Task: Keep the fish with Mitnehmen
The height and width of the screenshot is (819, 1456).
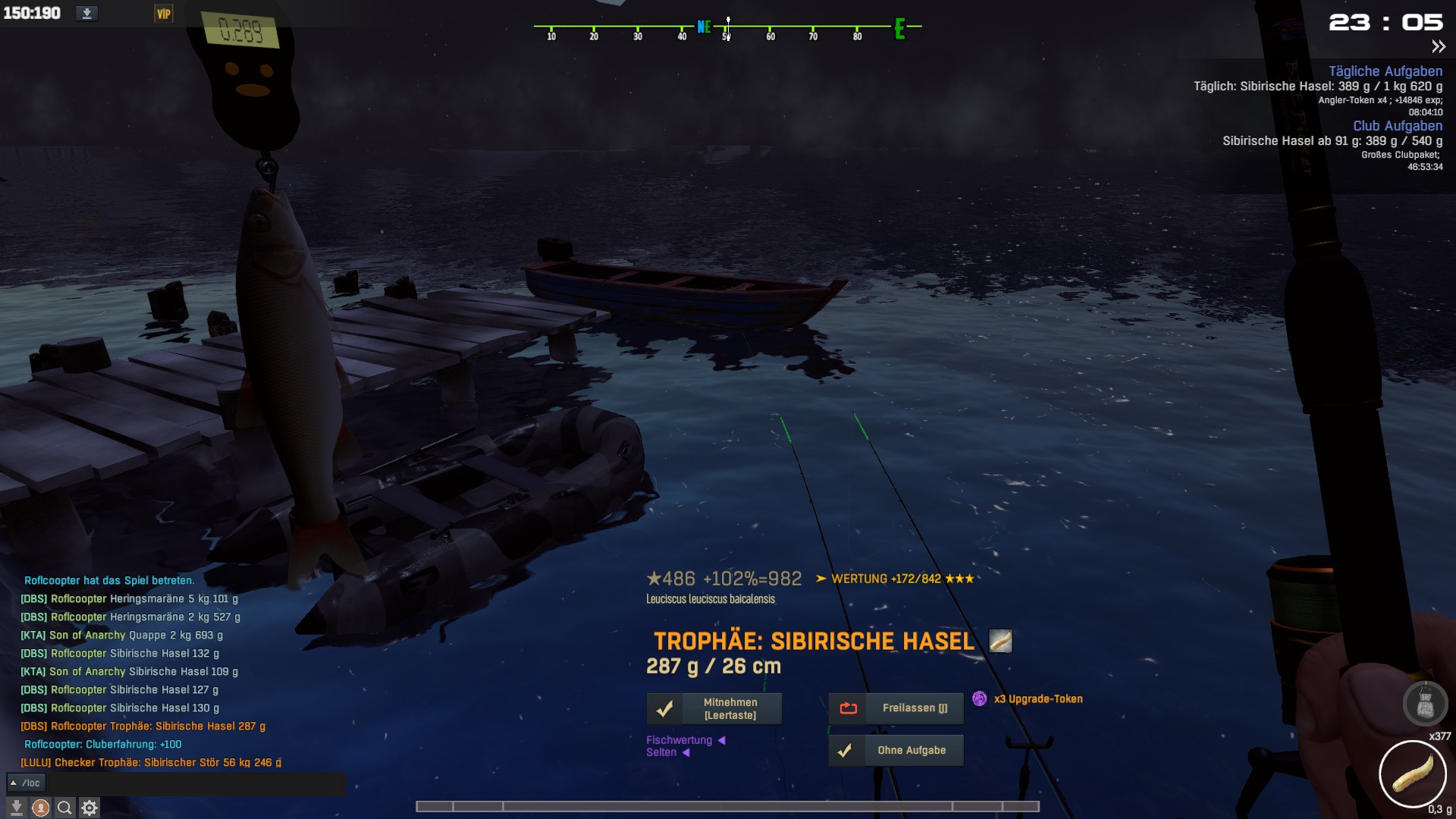Action: tap(714, 709)
